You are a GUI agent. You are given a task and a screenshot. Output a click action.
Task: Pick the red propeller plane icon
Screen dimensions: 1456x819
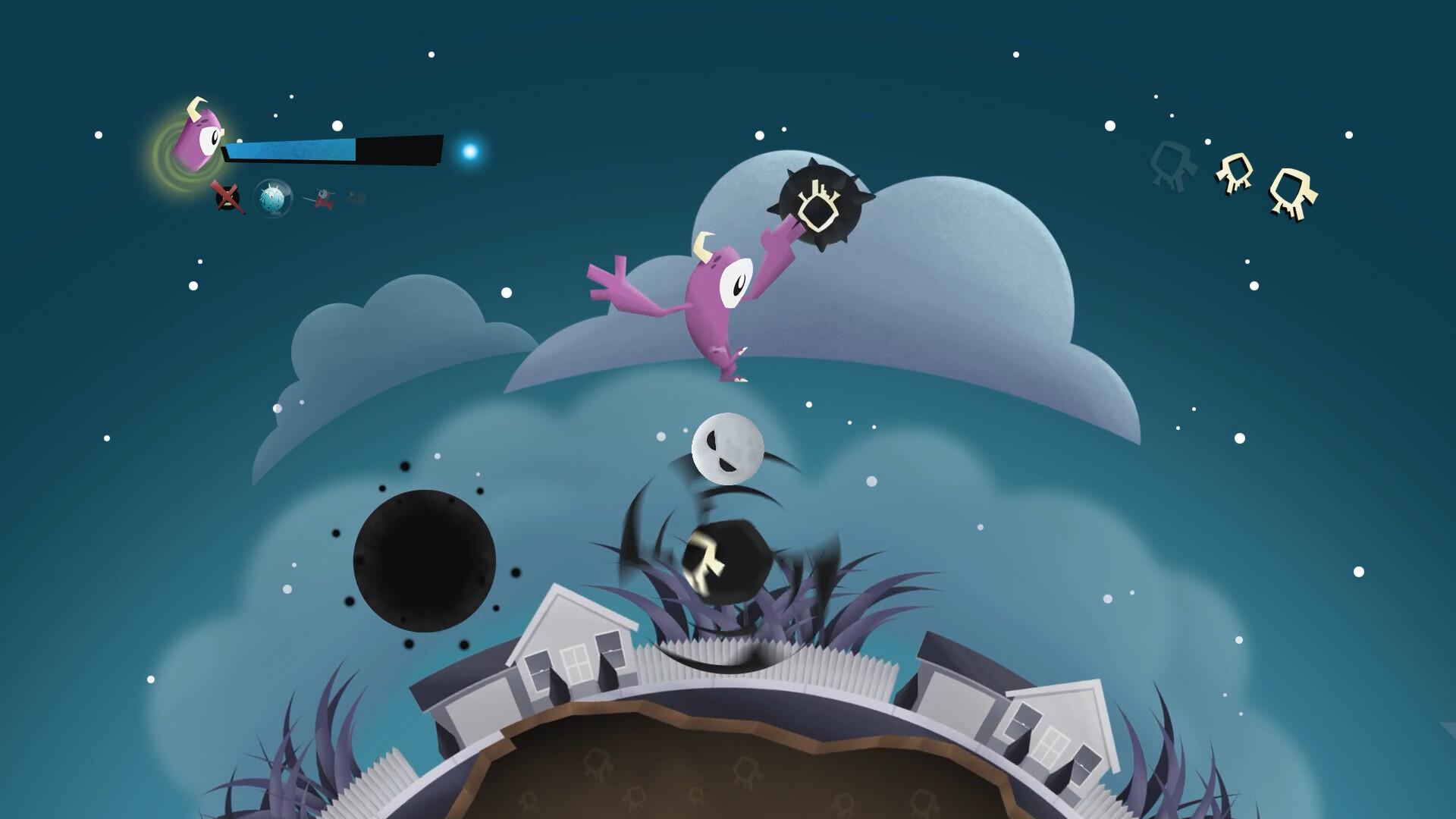(x=322, y=199)
